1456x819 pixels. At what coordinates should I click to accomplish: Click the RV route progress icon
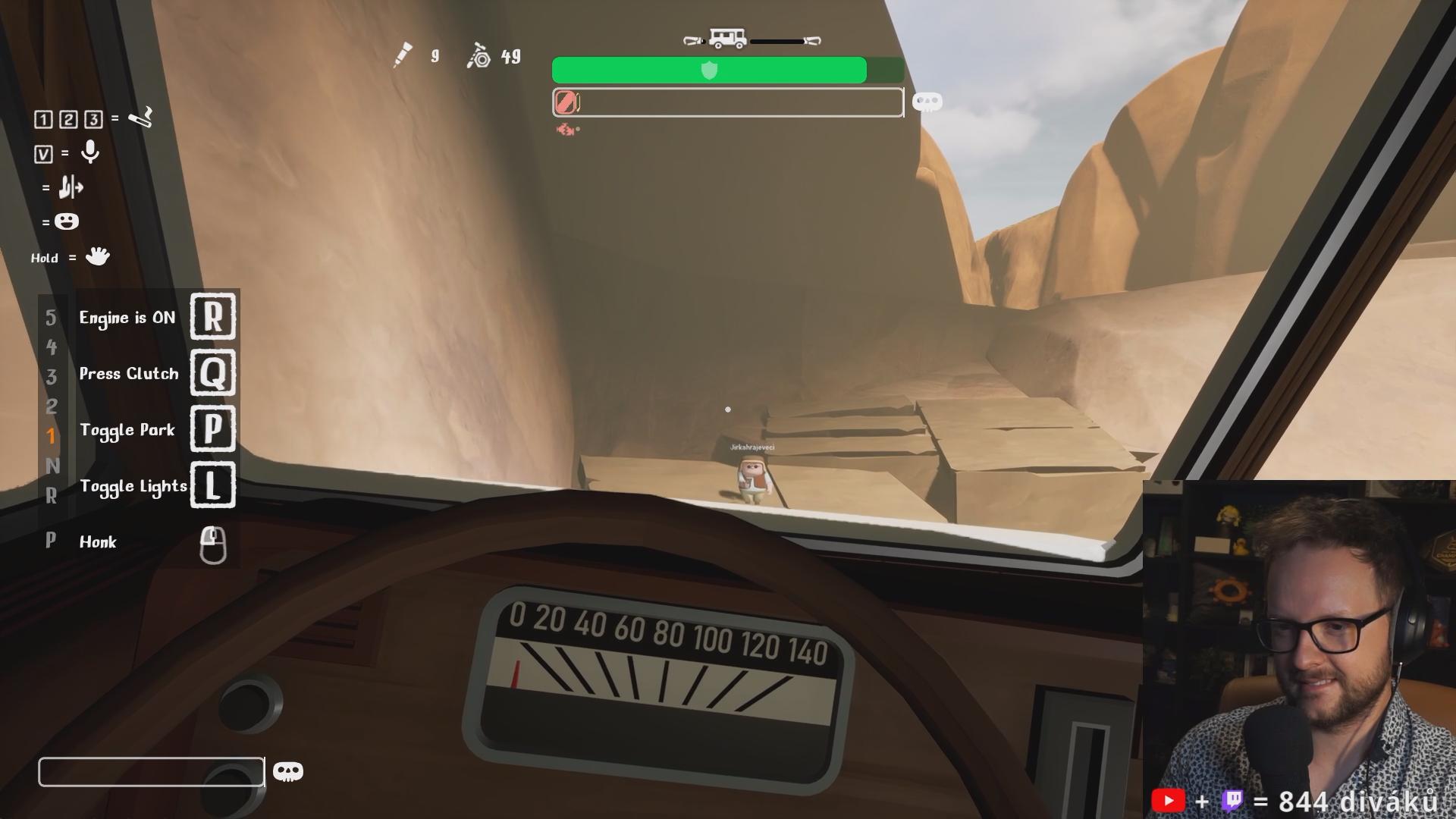click(727, 39)
